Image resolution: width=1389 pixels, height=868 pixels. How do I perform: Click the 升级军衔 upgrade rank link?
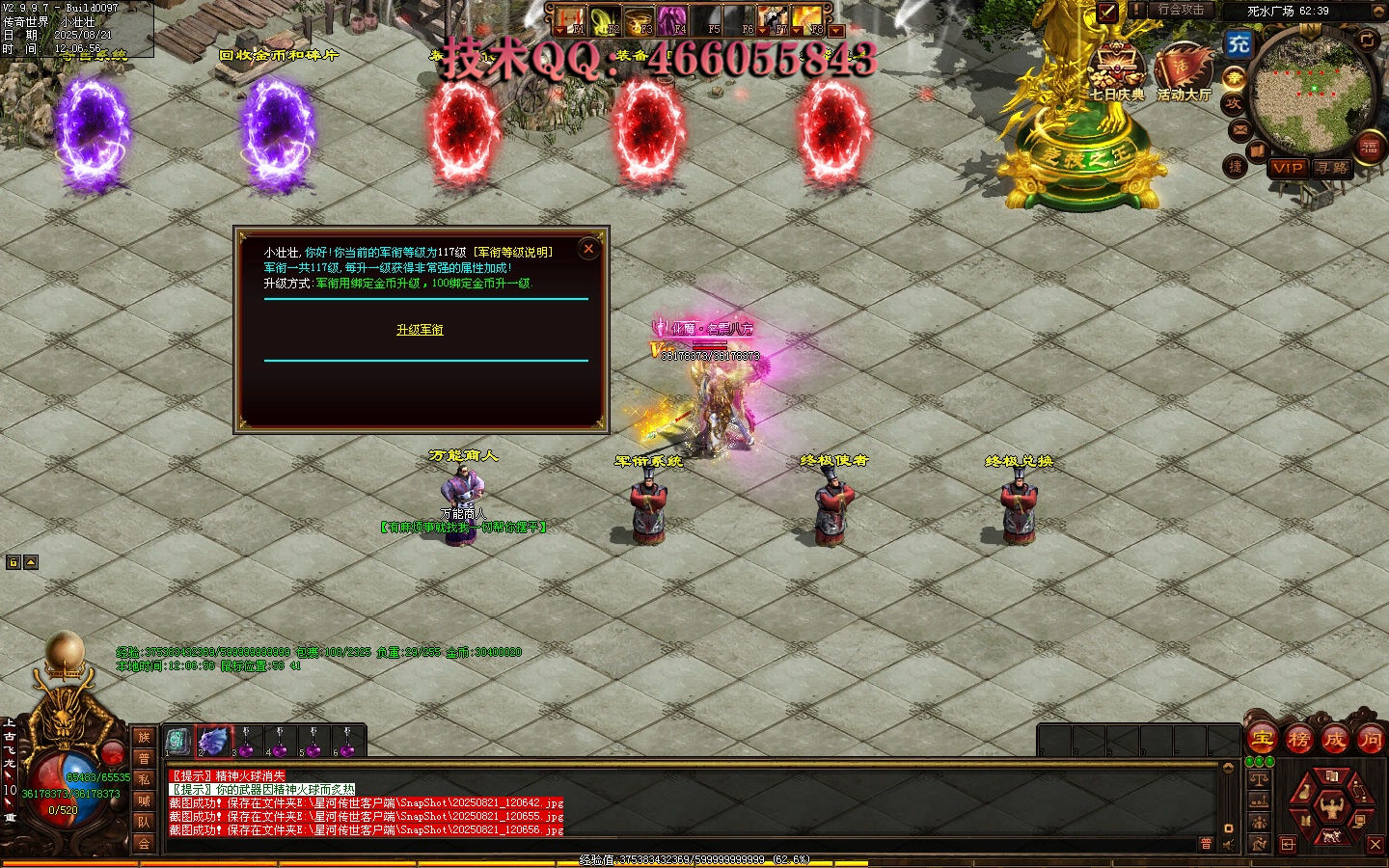(420, 330)
